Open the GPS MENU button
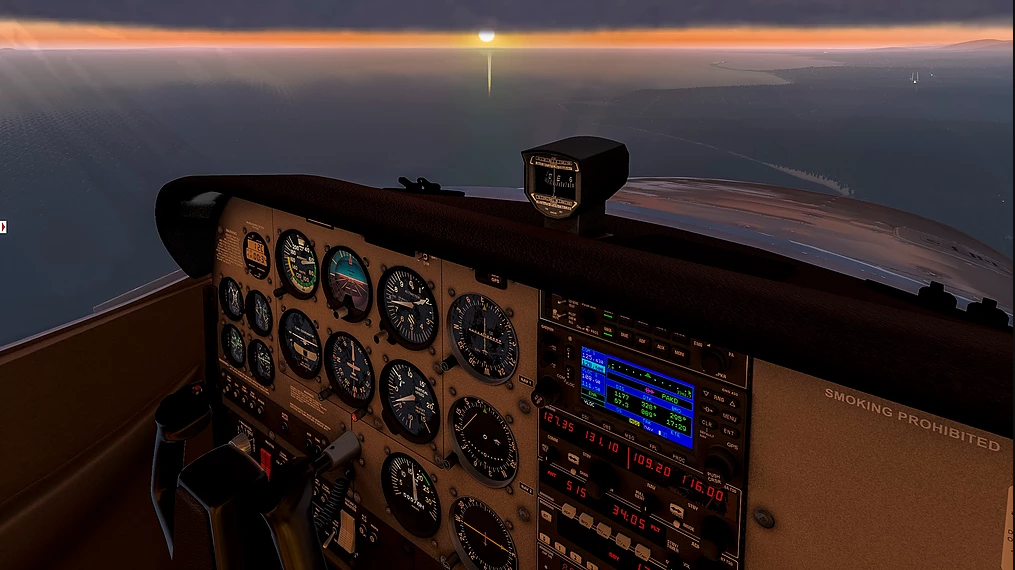This screenshot has height=570, width=1015. (x=729, y=415)
